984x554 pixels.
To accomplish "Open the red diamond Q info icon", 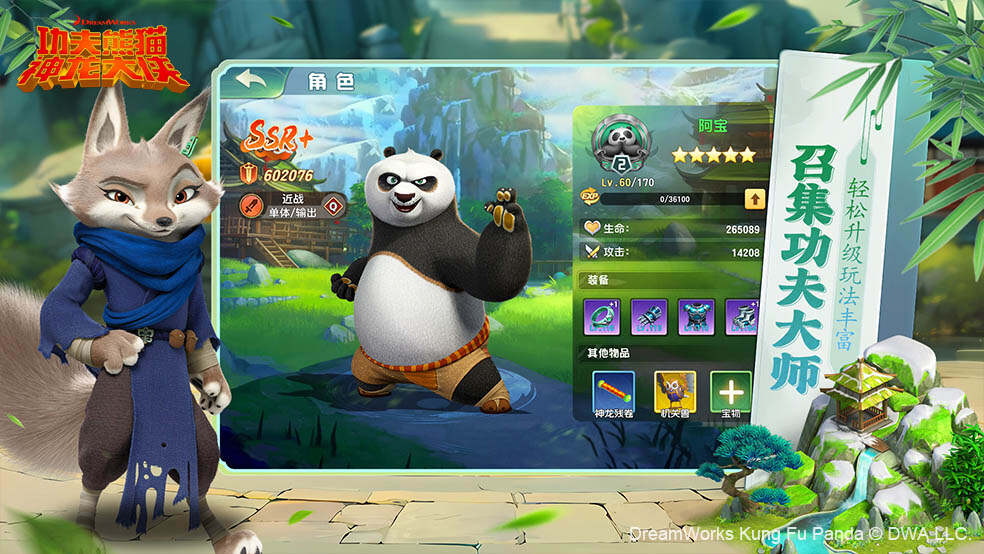I will 333,207.
